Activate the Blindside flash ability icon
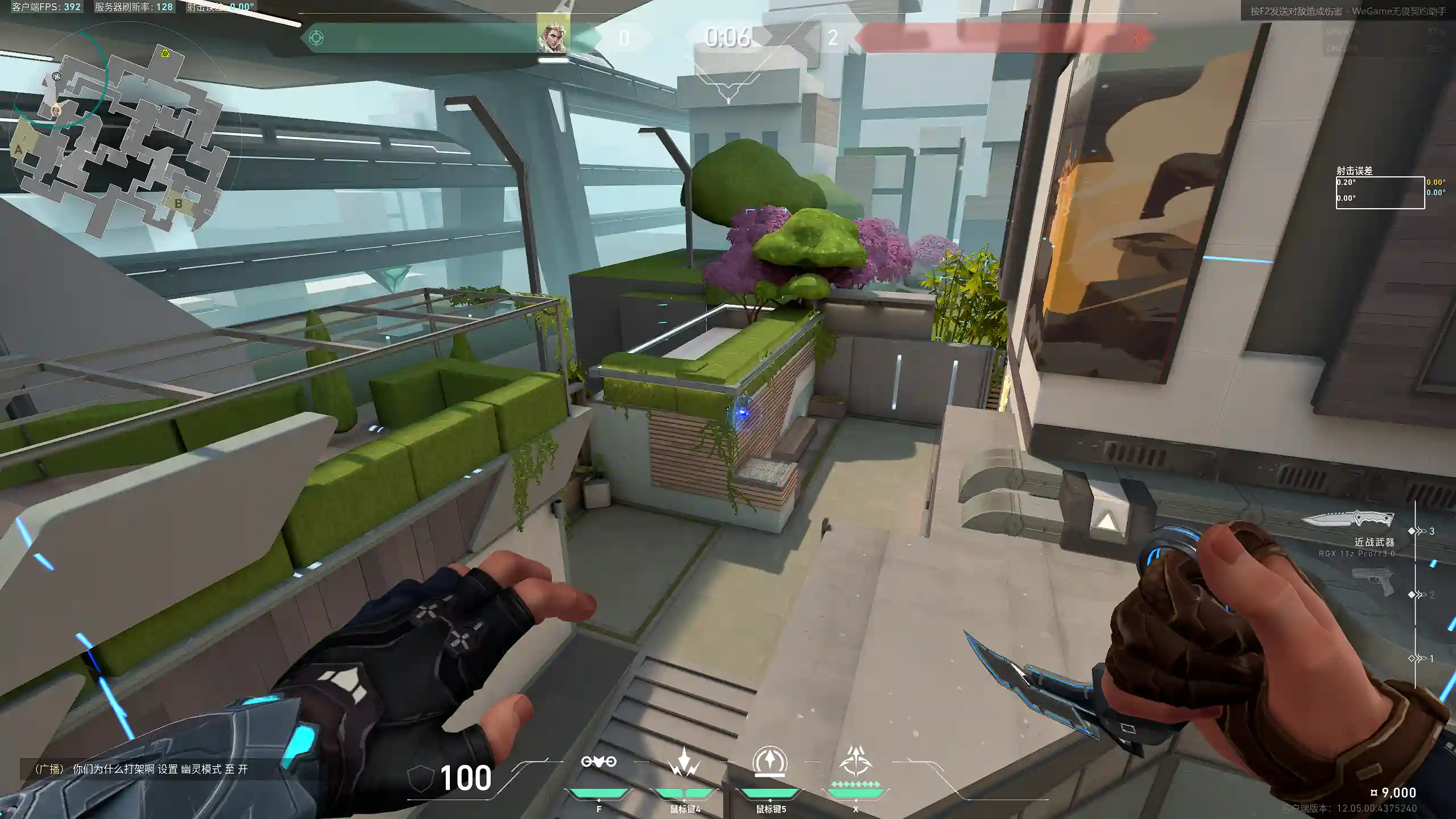 [x=684, y=762]
